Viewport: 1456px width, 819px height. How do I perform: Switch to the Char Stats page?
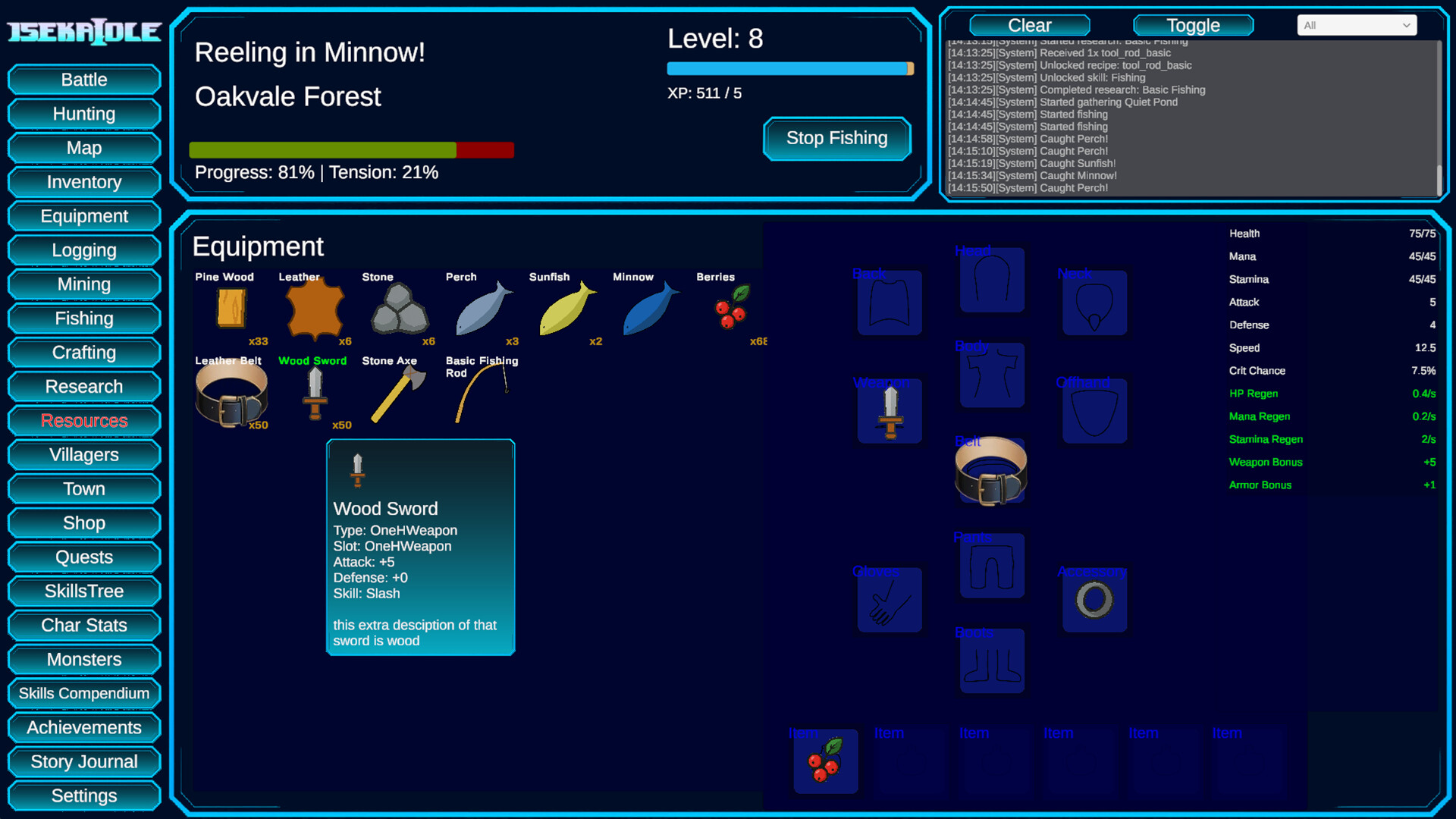pos(83,625)
